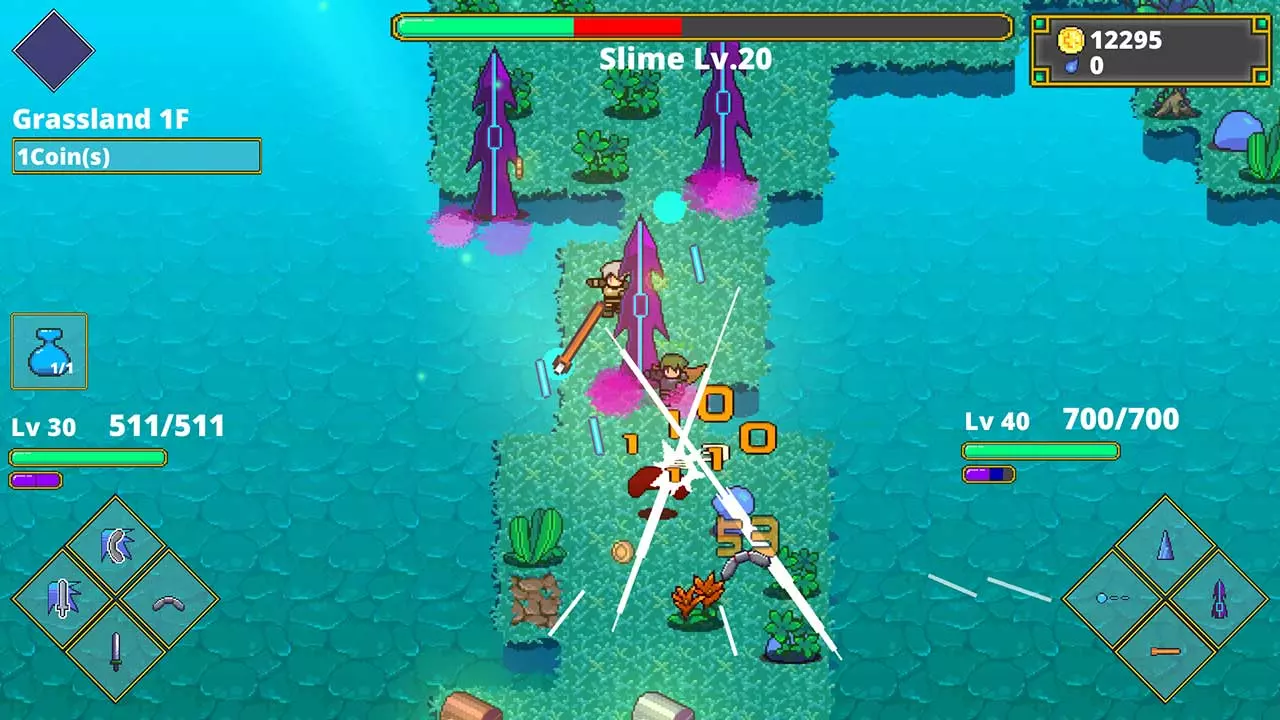Tap the Lv 30 player health bar

point(87,457)
